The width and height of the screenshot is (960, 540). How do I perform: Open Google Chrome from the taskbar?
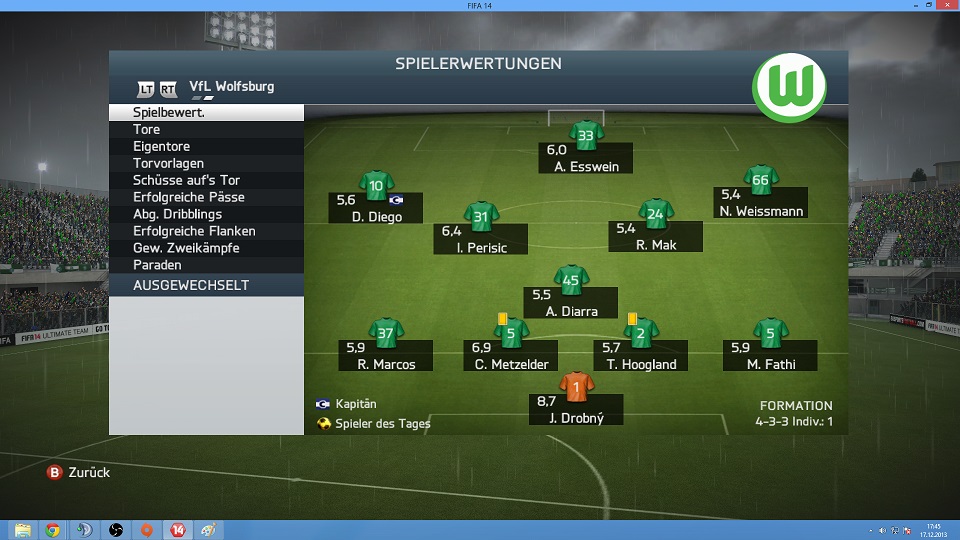click(x=52, y=530)
